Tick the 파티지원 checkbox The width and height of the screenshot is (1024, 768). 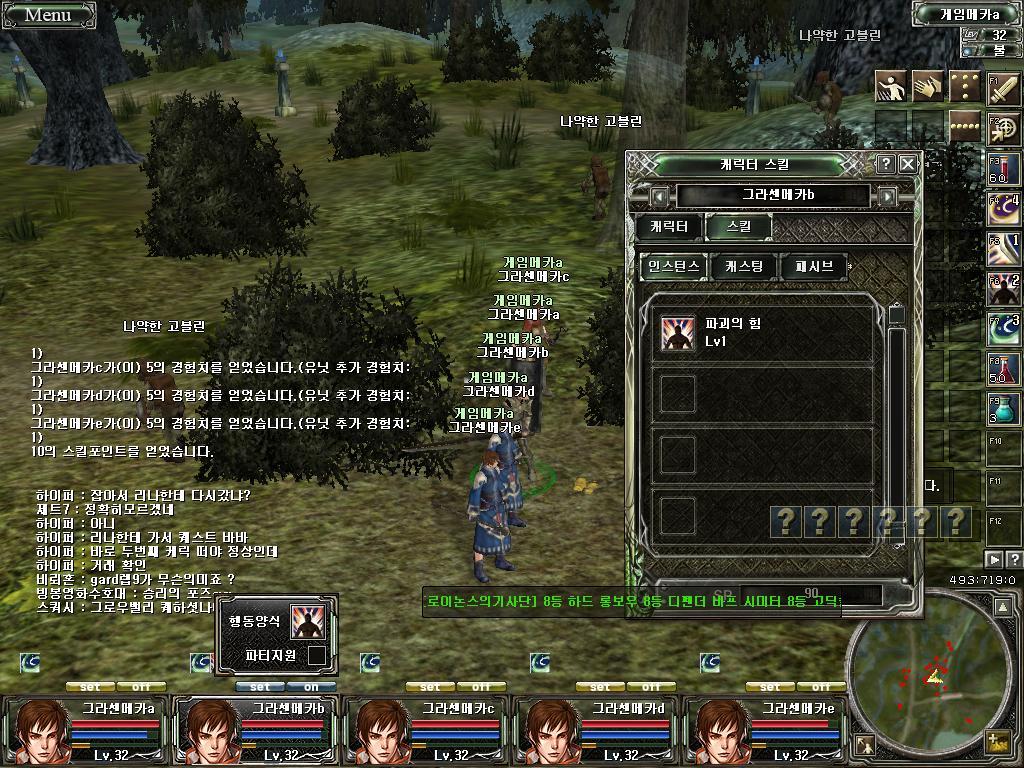(x=316, y=656)
